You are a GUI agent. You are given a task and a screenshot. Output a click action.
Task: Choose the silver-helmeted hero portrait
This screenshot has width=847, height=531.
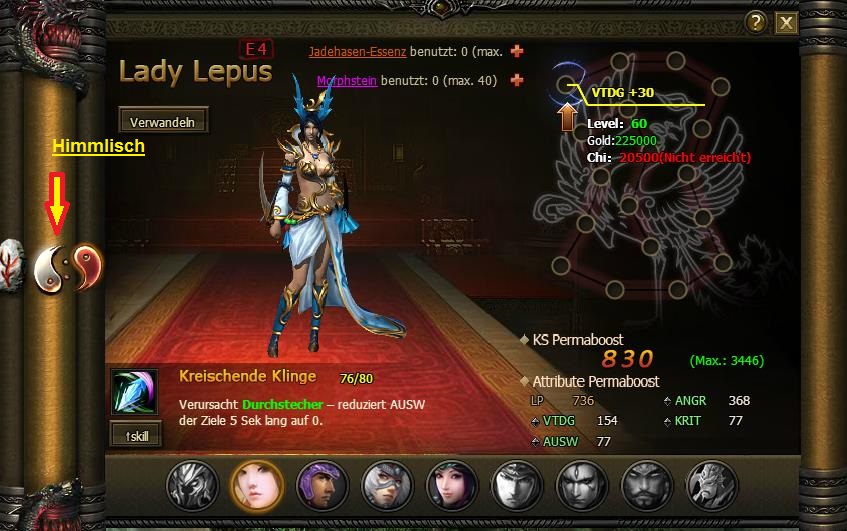[x=191, y=485]
